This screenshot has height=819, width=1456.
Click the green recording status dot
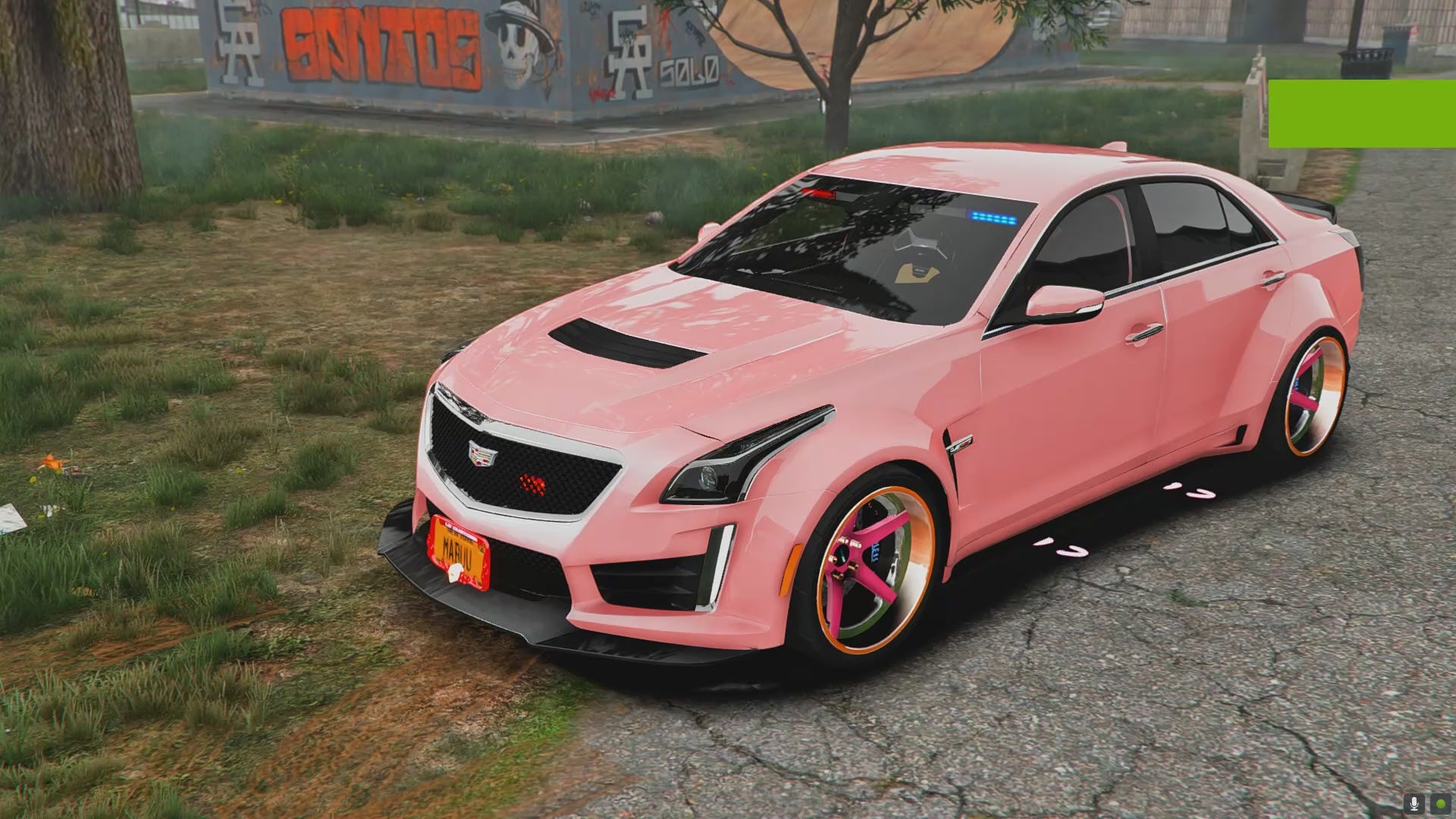click(x=1439, y=804)
